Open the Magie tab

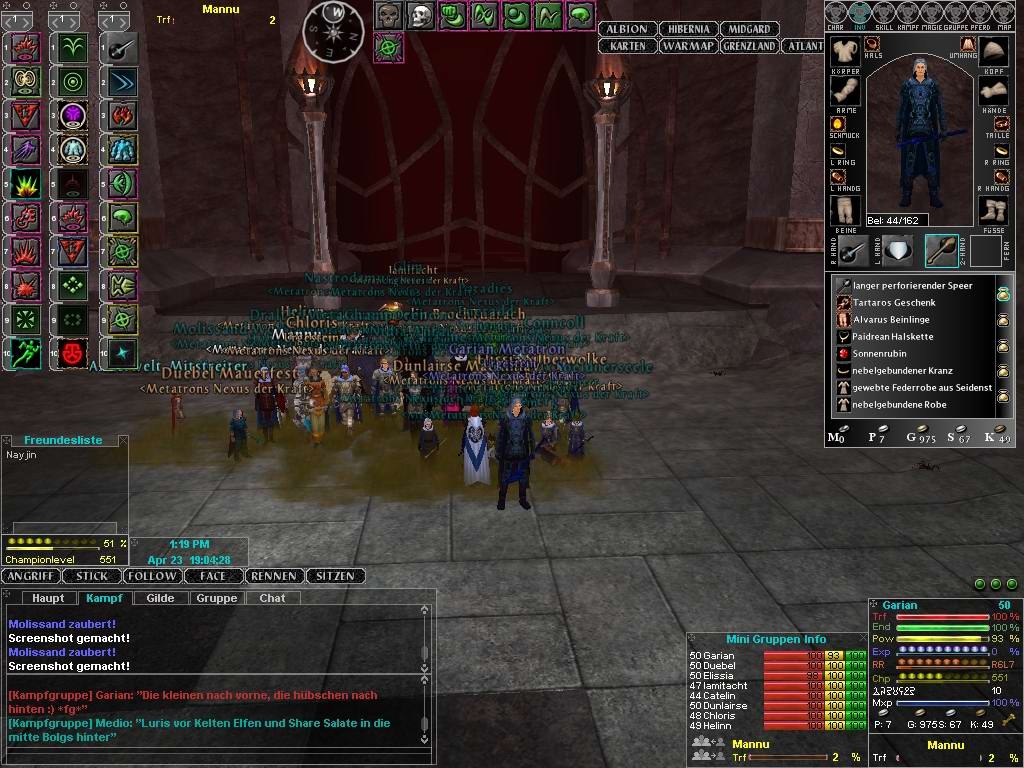(933, 12)
